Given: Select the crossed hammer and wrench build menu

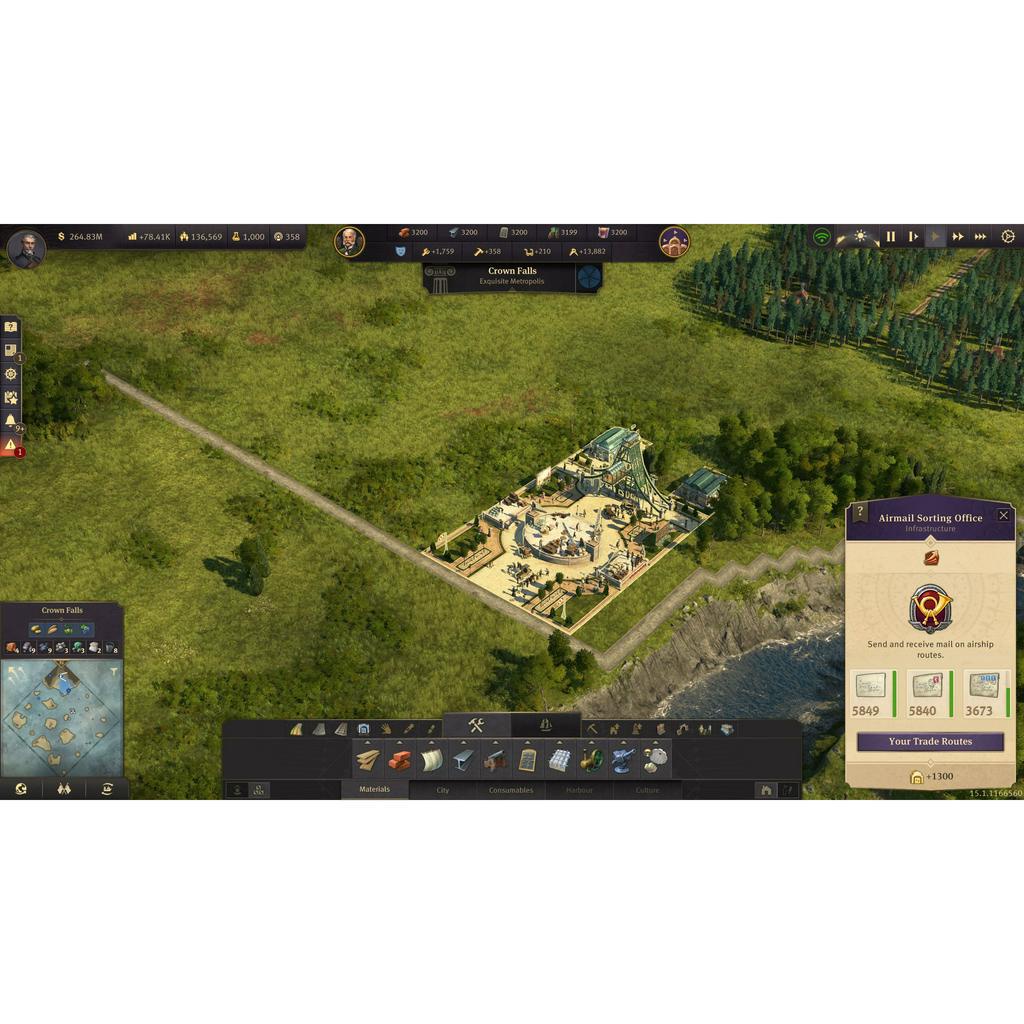Looking at the screenshot, I should (476, 726).
